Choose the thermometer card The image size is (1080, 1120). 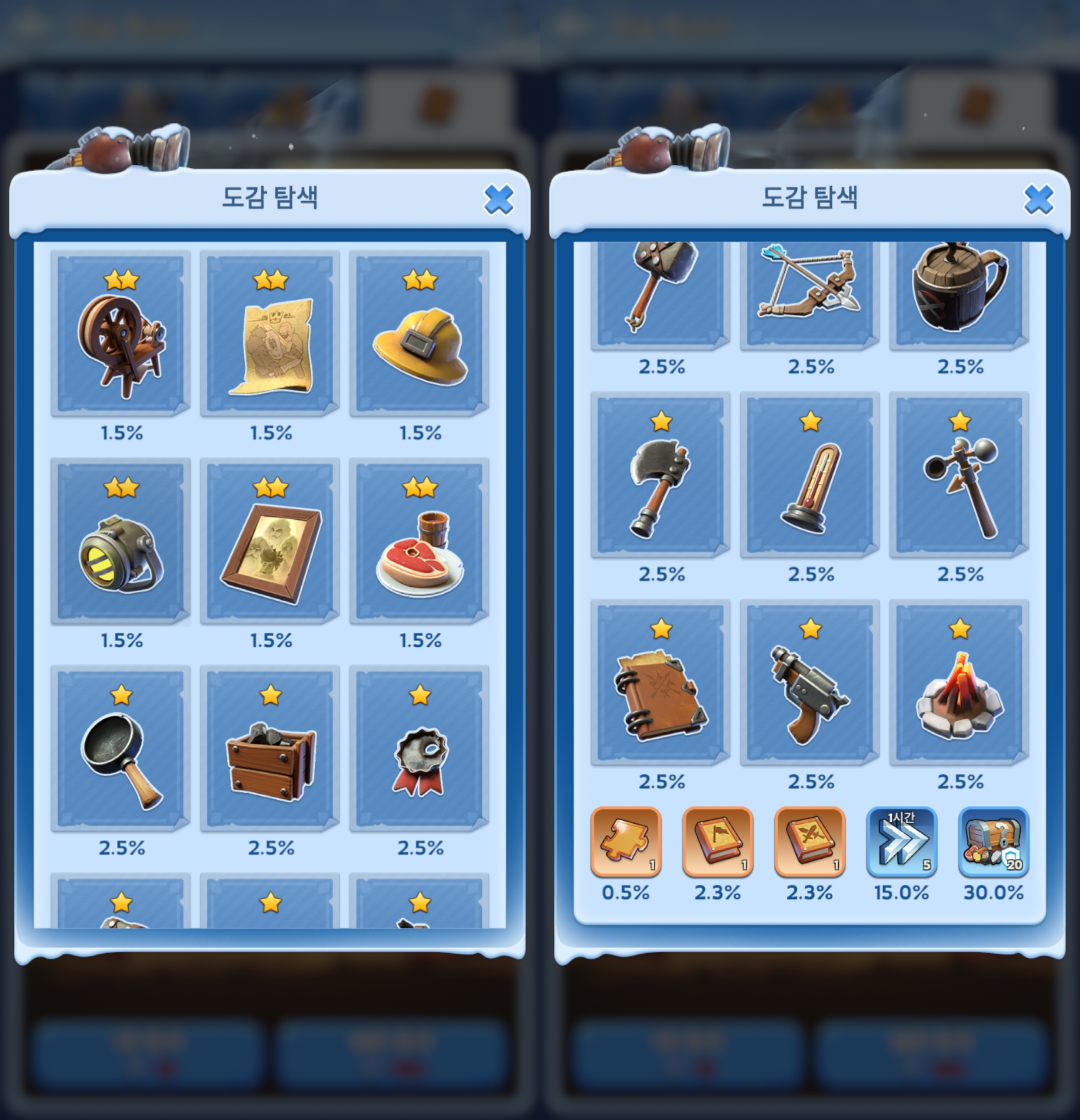point(810,475)
